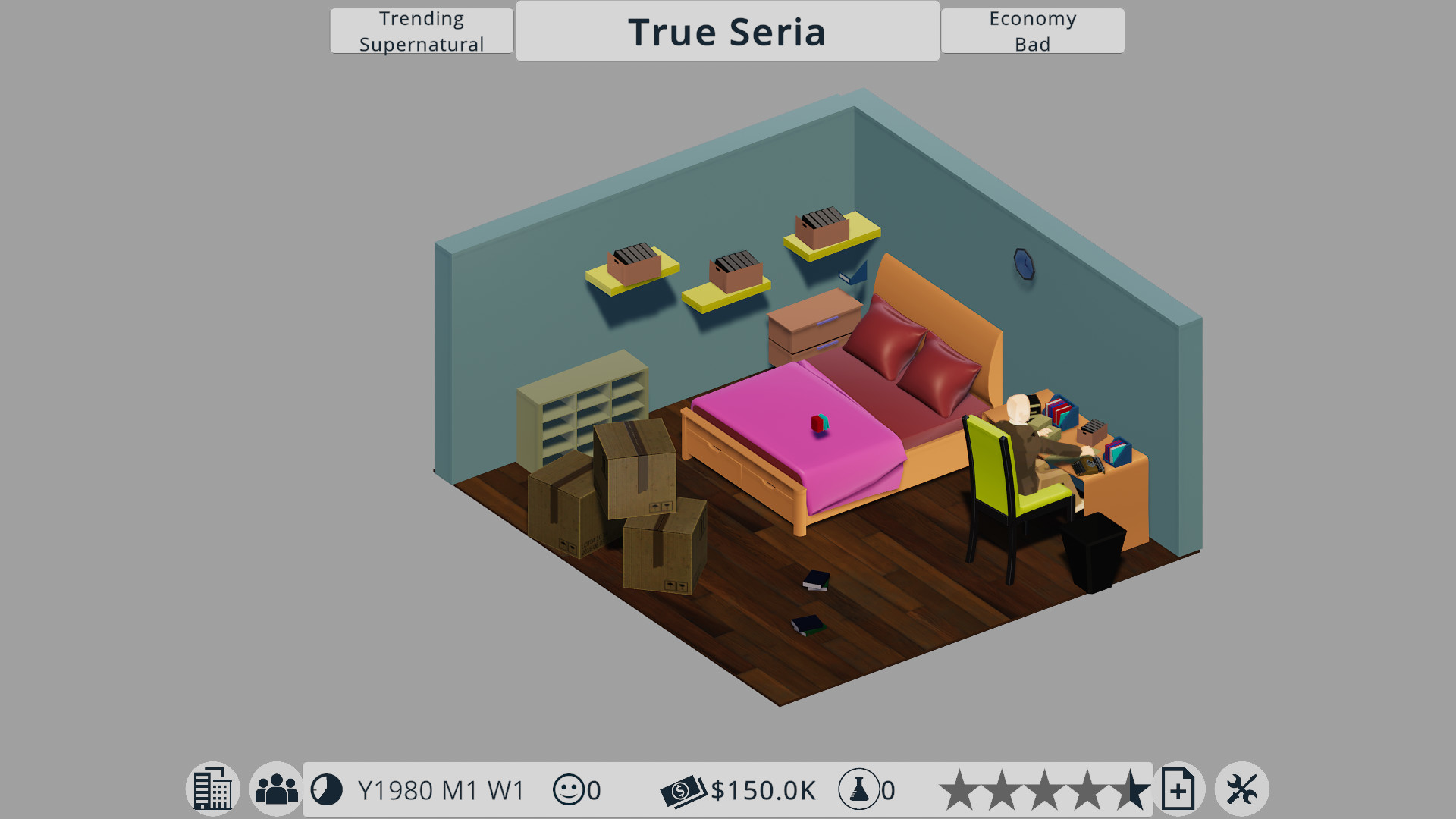Click the research flask icon
The width and height of the screenshot is (1456, 819).
click(858, 789)
